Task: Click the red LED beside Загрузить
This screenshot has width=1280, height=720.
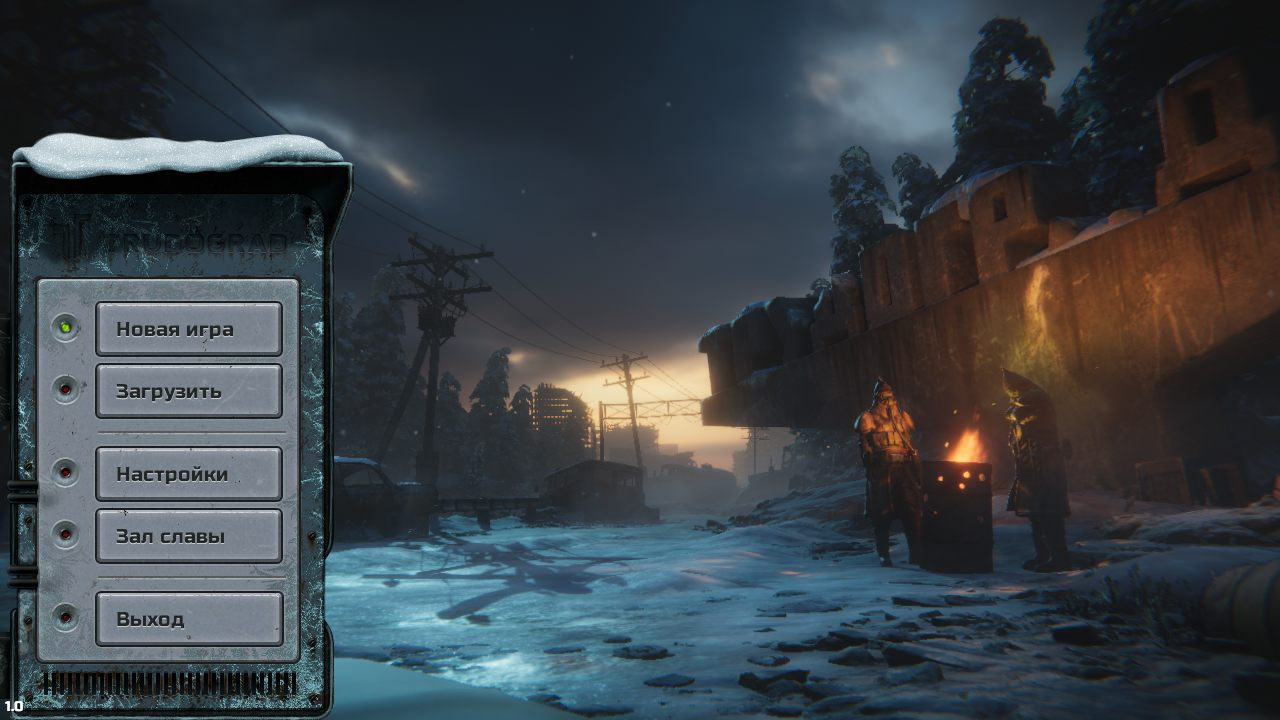Action: click(66, 388)
